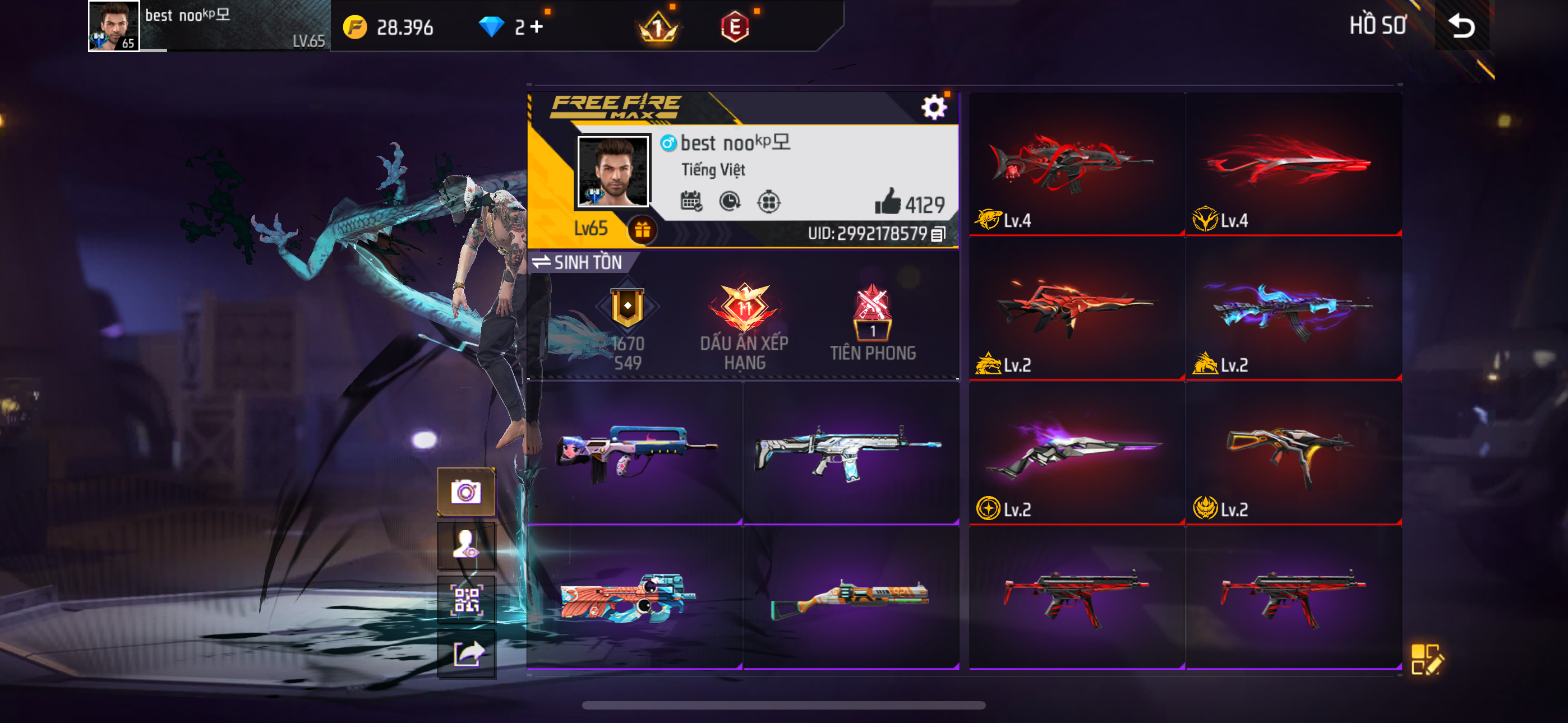
Task: Go back using the return arrow button
Action: [1461, 26]
